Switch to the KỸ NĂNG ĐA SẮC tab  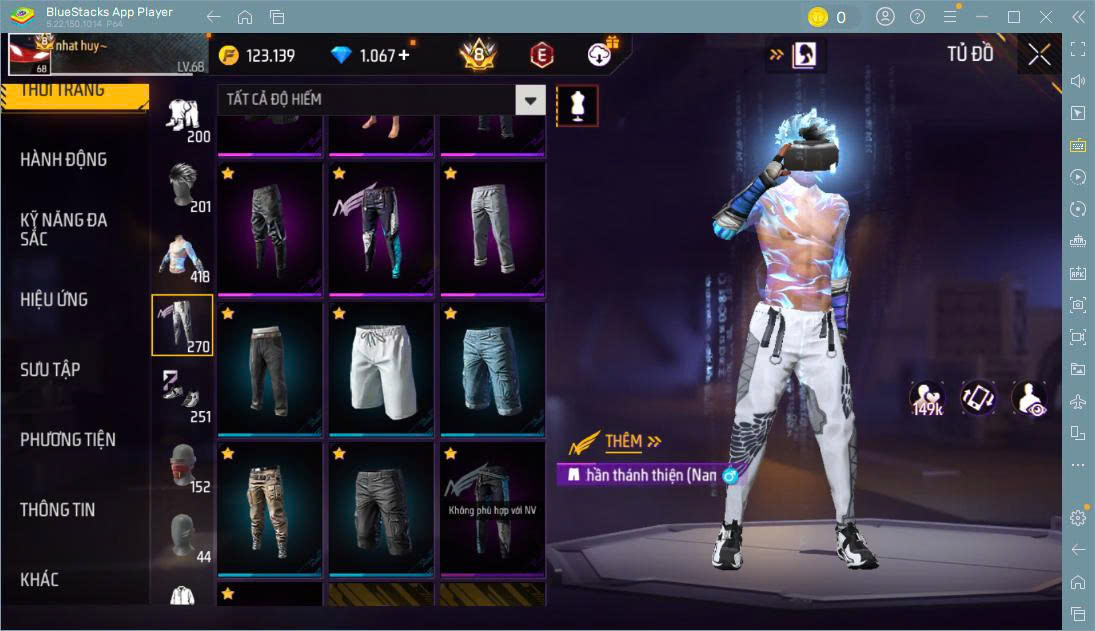coord(63,229)
